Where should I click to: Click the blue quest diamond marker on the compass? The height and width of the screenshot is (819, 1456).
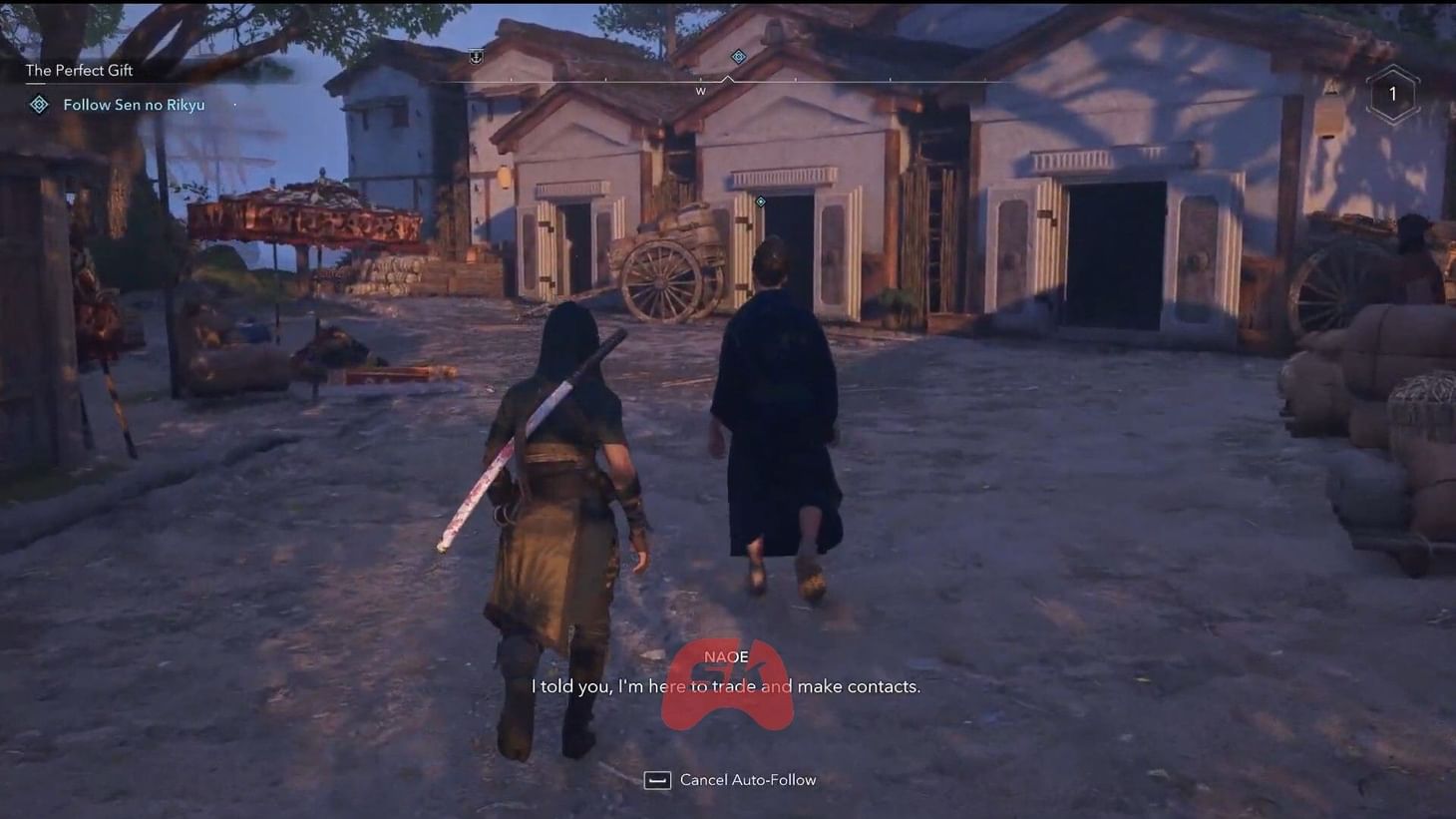[738, 57]
